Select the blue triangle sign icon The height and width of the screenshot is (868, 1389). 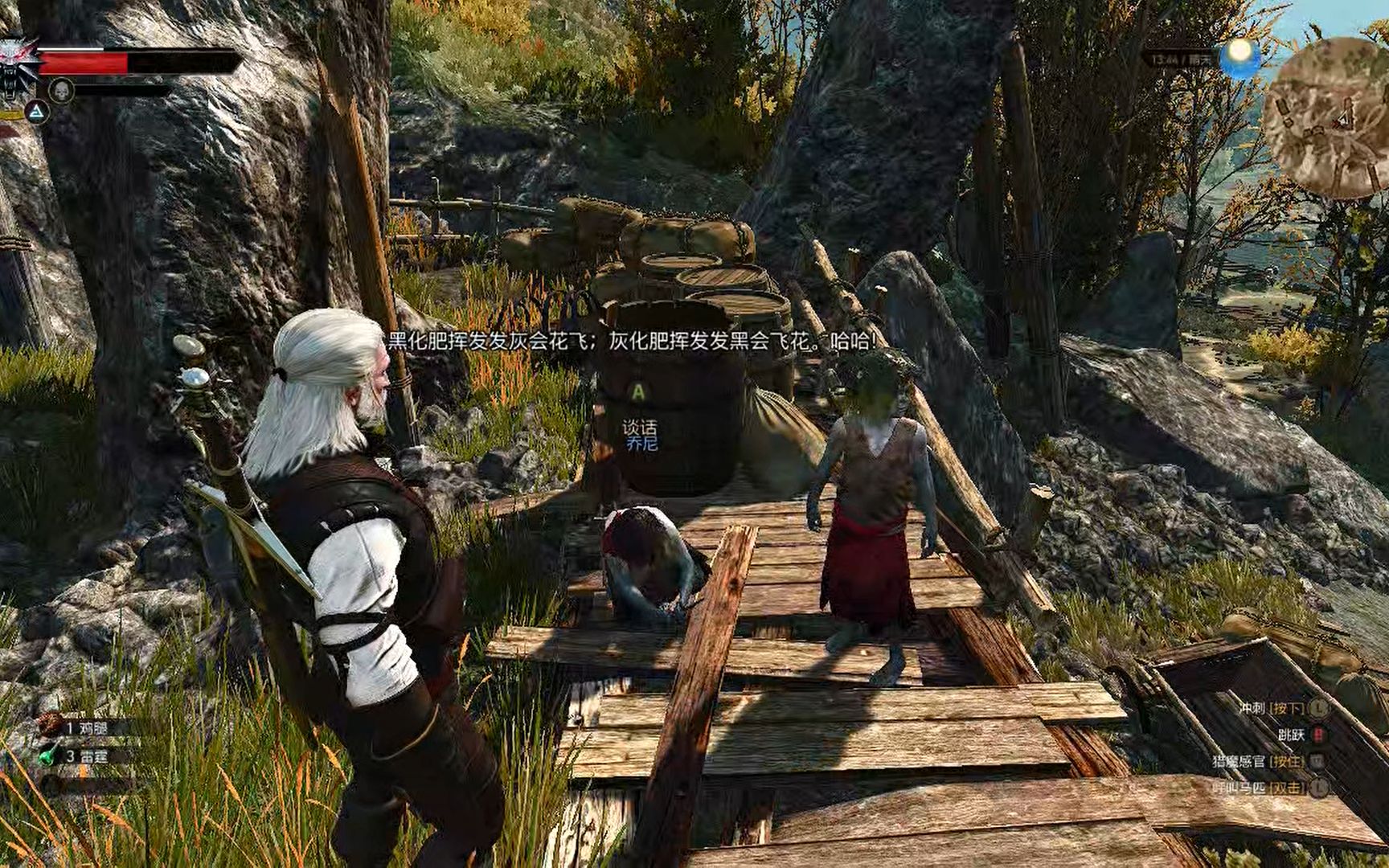35,113
